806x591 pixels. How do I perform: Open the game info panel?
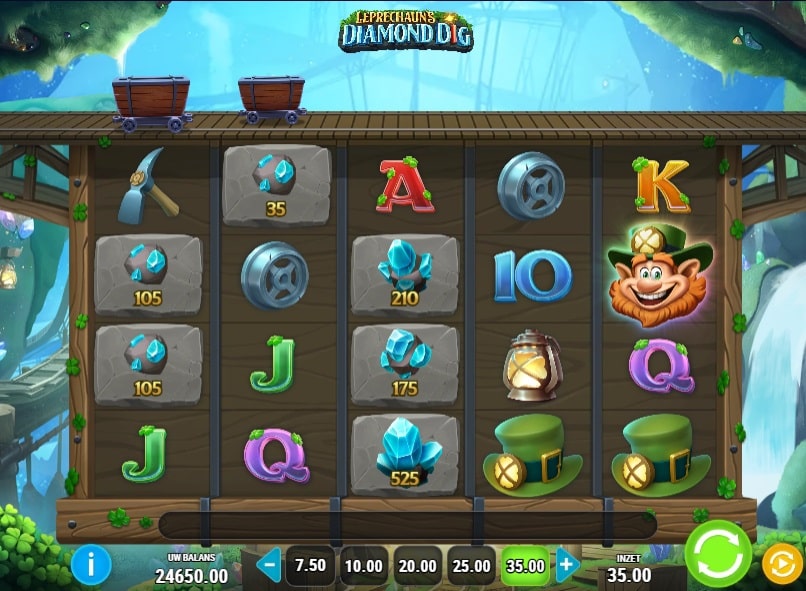[x=91, y=565]
